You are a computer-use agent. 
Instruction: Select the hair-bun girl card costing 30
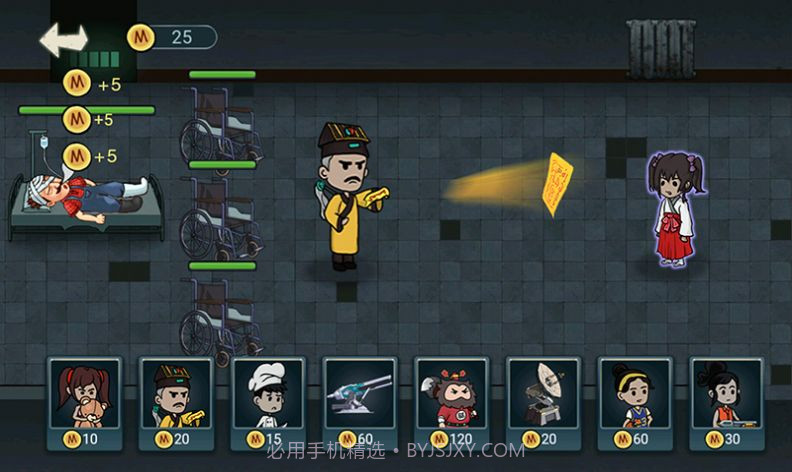click(x=727, y=402)
